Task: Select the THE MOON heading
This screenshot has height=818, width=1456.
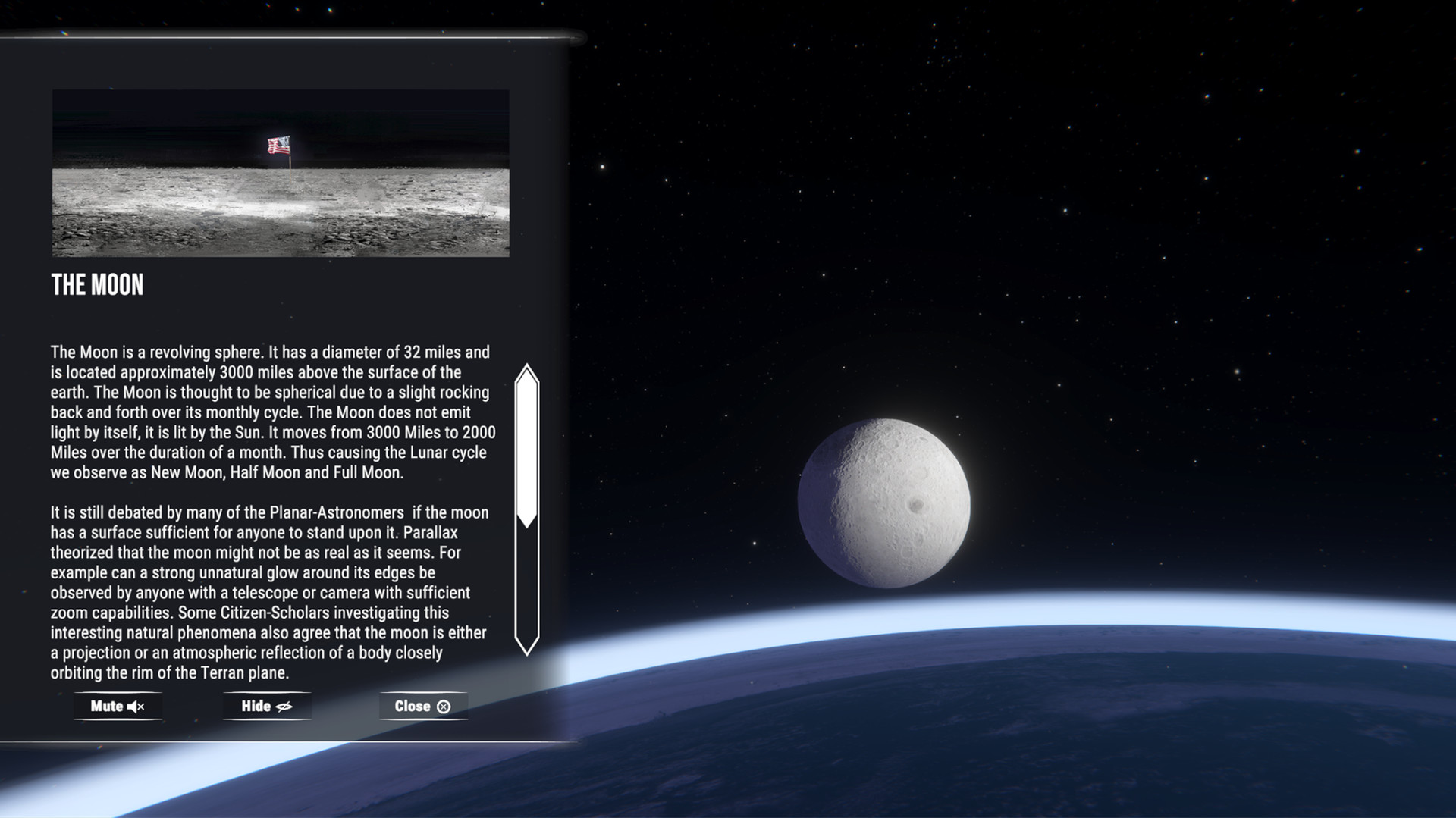Action: click(97, 285)
